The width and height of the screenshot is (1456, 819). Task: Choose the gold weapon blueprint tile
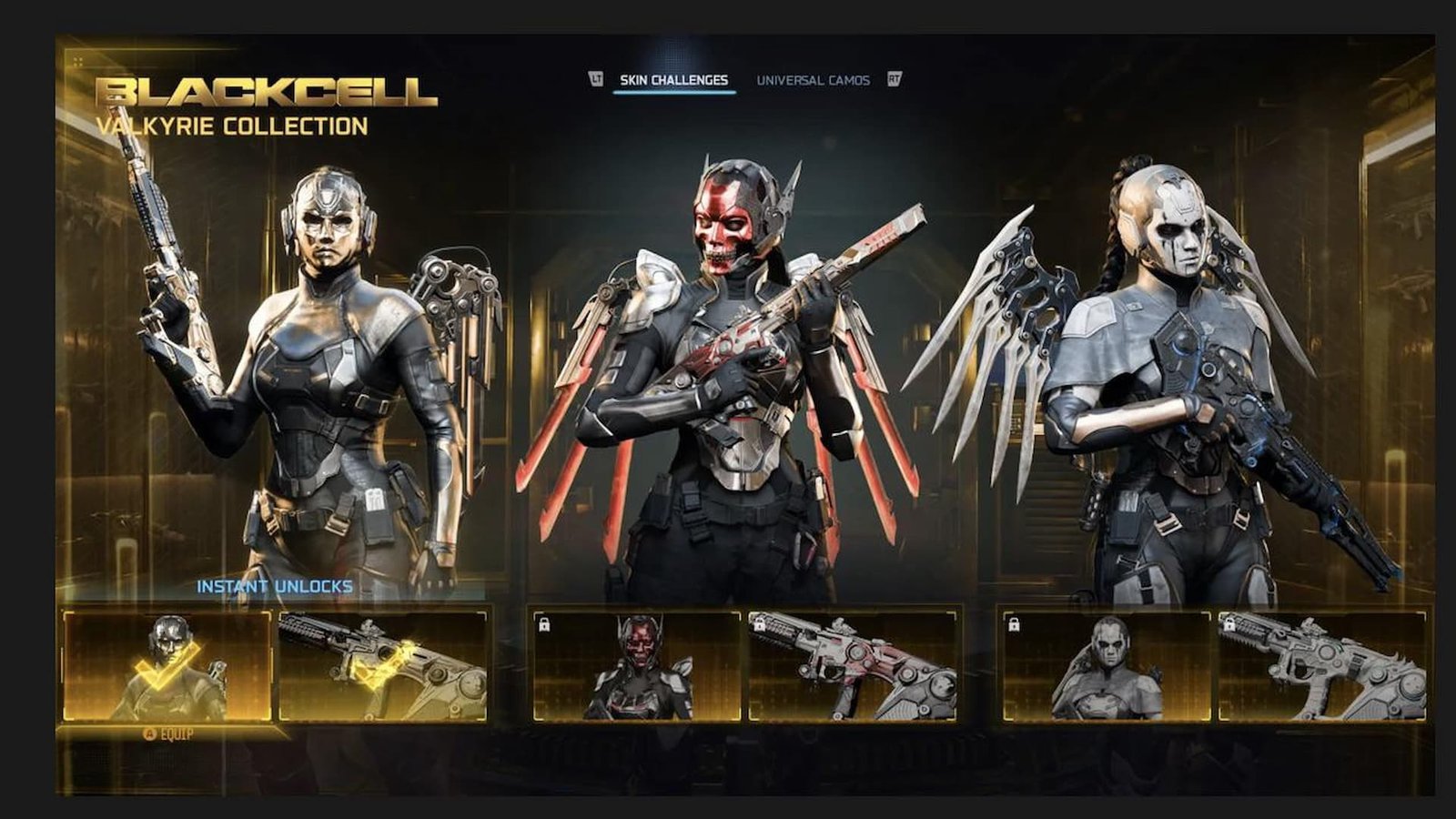point(382,666)
